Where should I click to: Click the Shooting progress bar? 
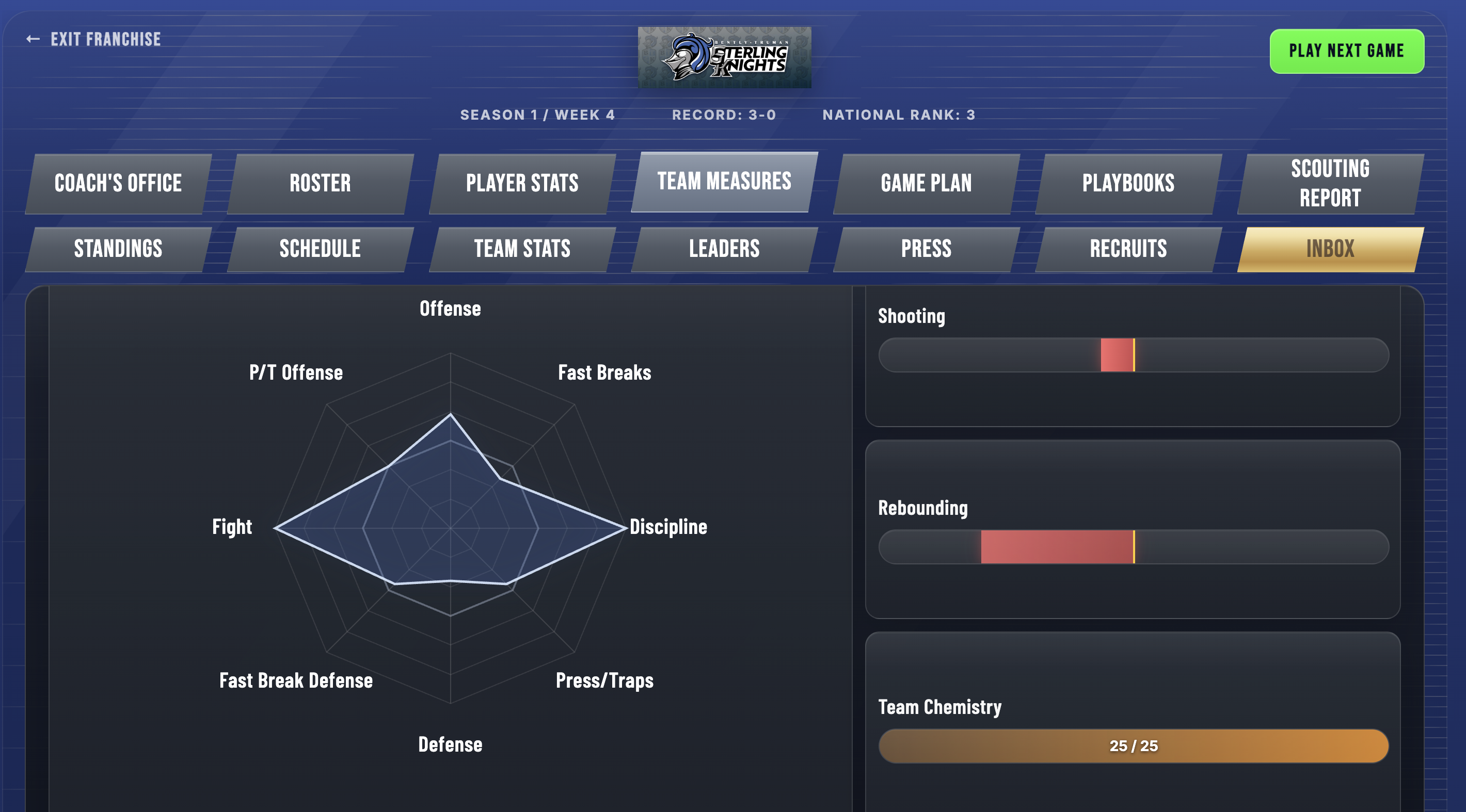coord(1135,354)
